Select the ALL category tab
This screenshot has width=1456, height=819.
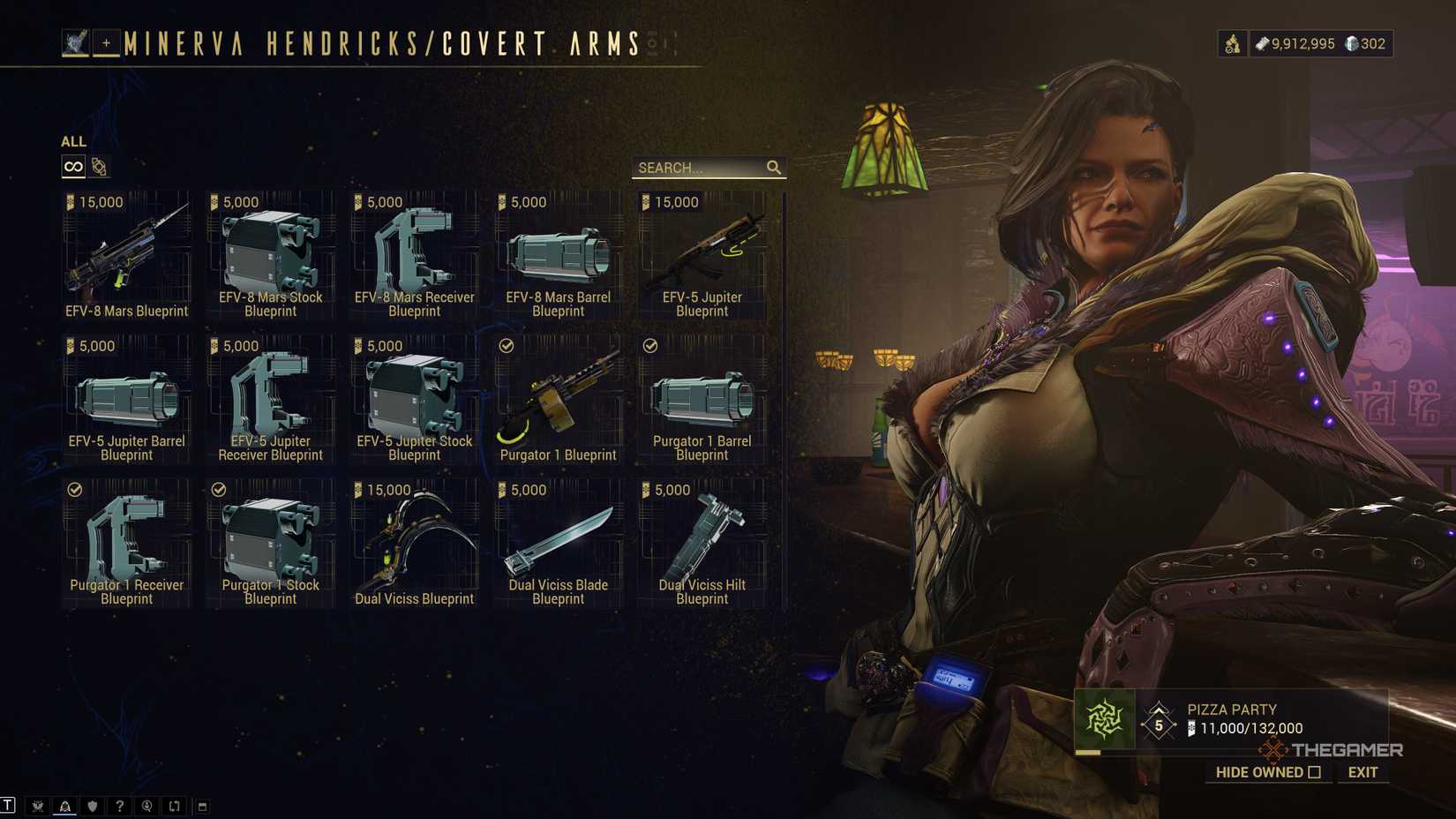pos(73,141)
